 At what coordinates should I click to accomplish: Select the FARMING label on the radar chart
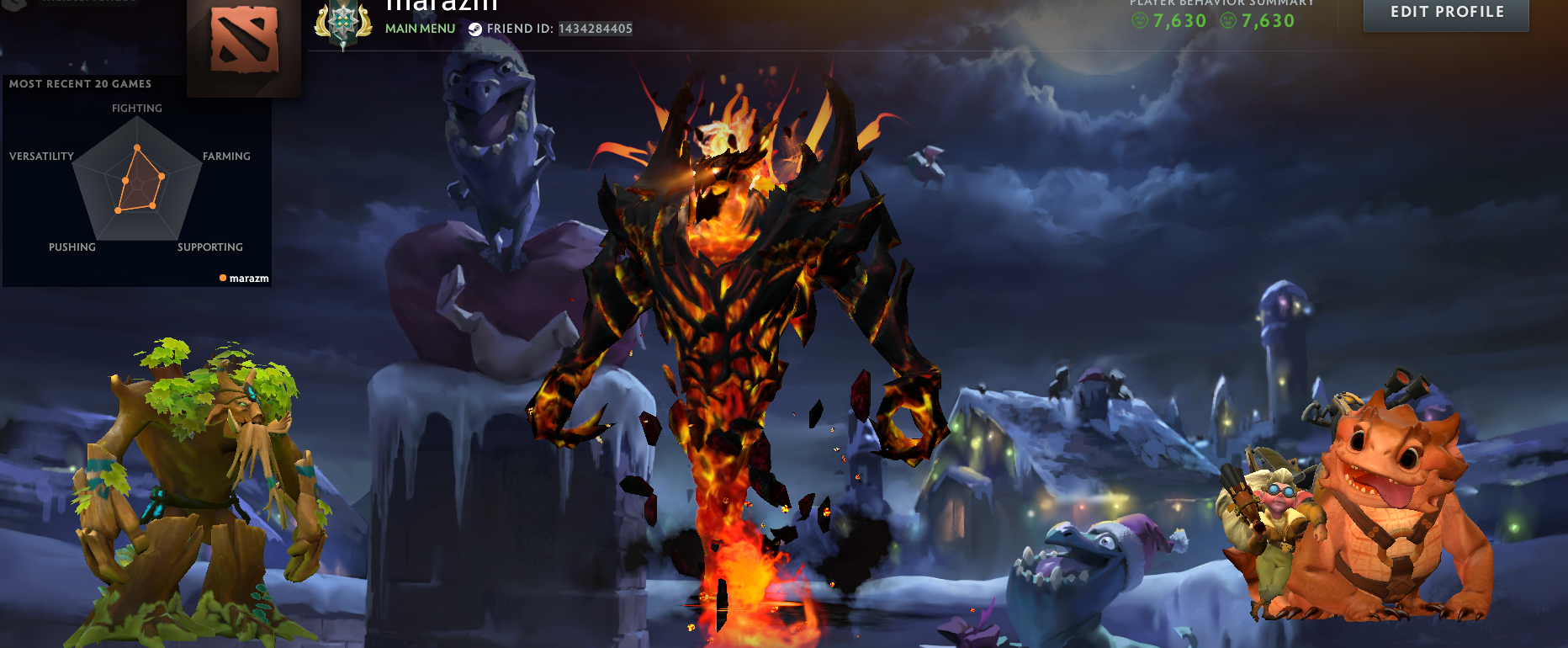[226, 156]
